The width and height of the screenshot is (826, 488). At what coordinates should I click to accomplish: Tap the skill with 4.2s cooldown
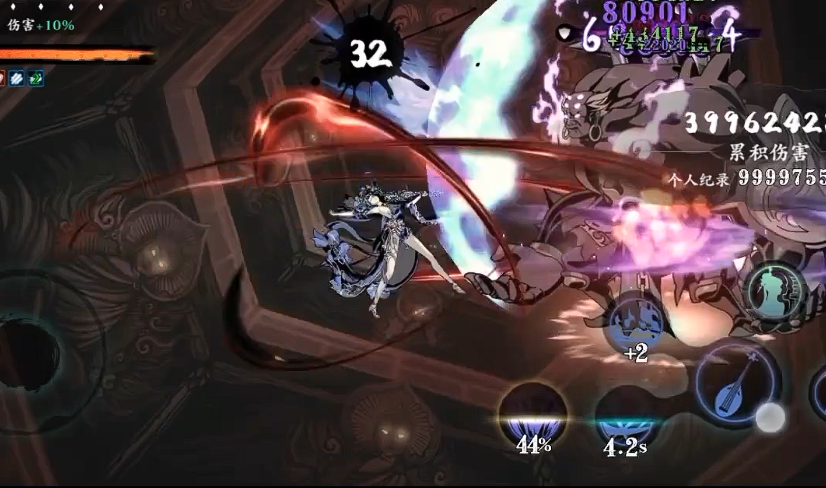(624, 414)
